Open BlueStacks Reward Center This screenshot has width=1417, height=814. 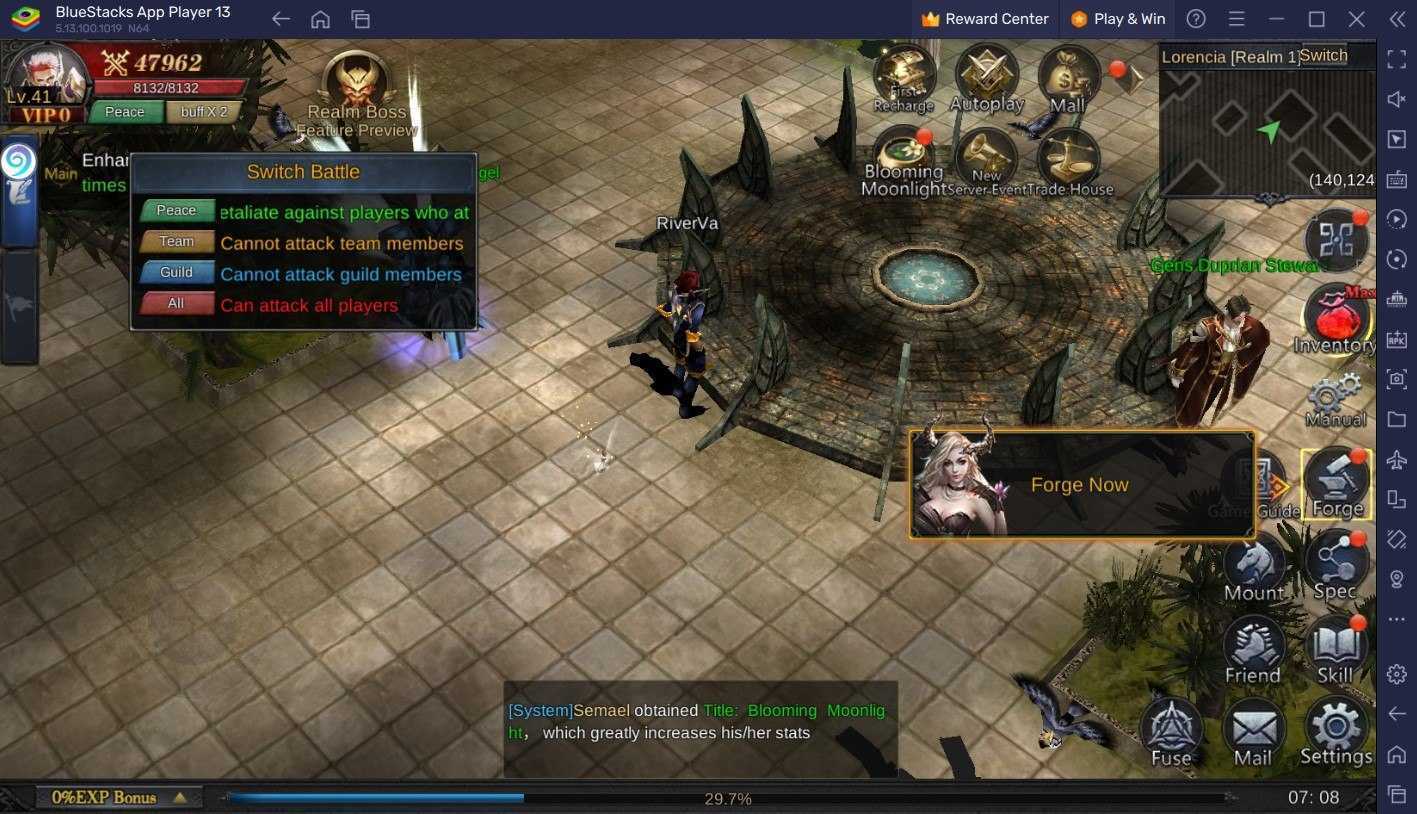point(985,19)
